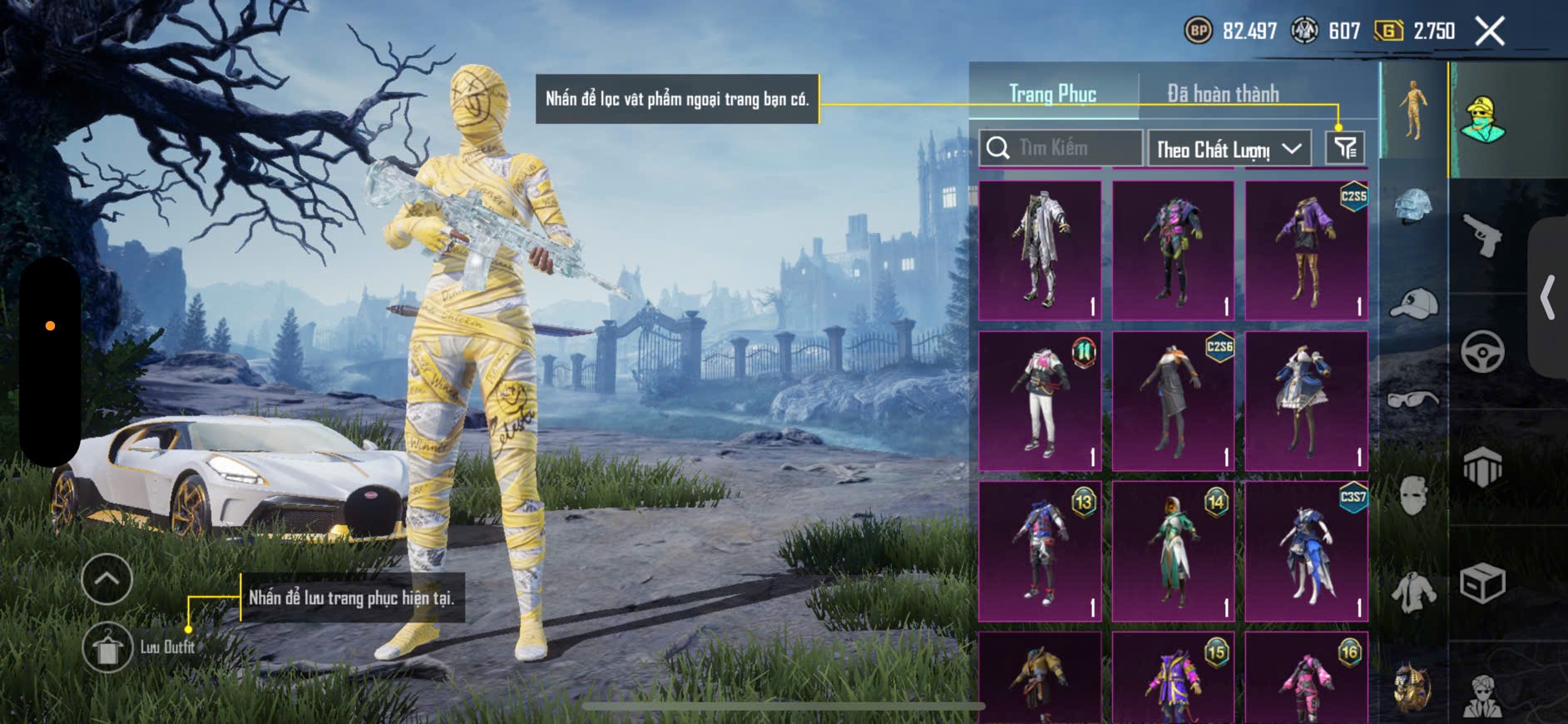Viewport: 1568px width, 724px height.
Task: Select the C3S7 blue armor outfit
Action: [1306, 550]
